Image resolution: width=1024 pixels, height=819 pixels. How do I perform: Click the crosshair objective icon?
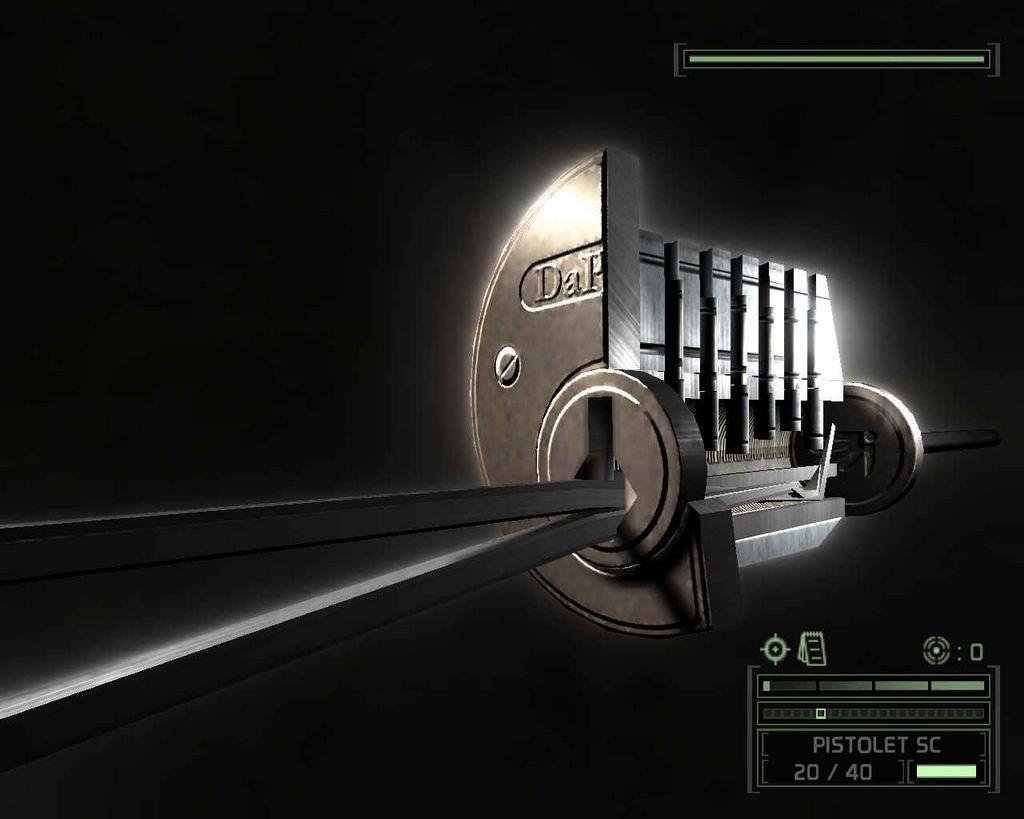click(774, 649)
